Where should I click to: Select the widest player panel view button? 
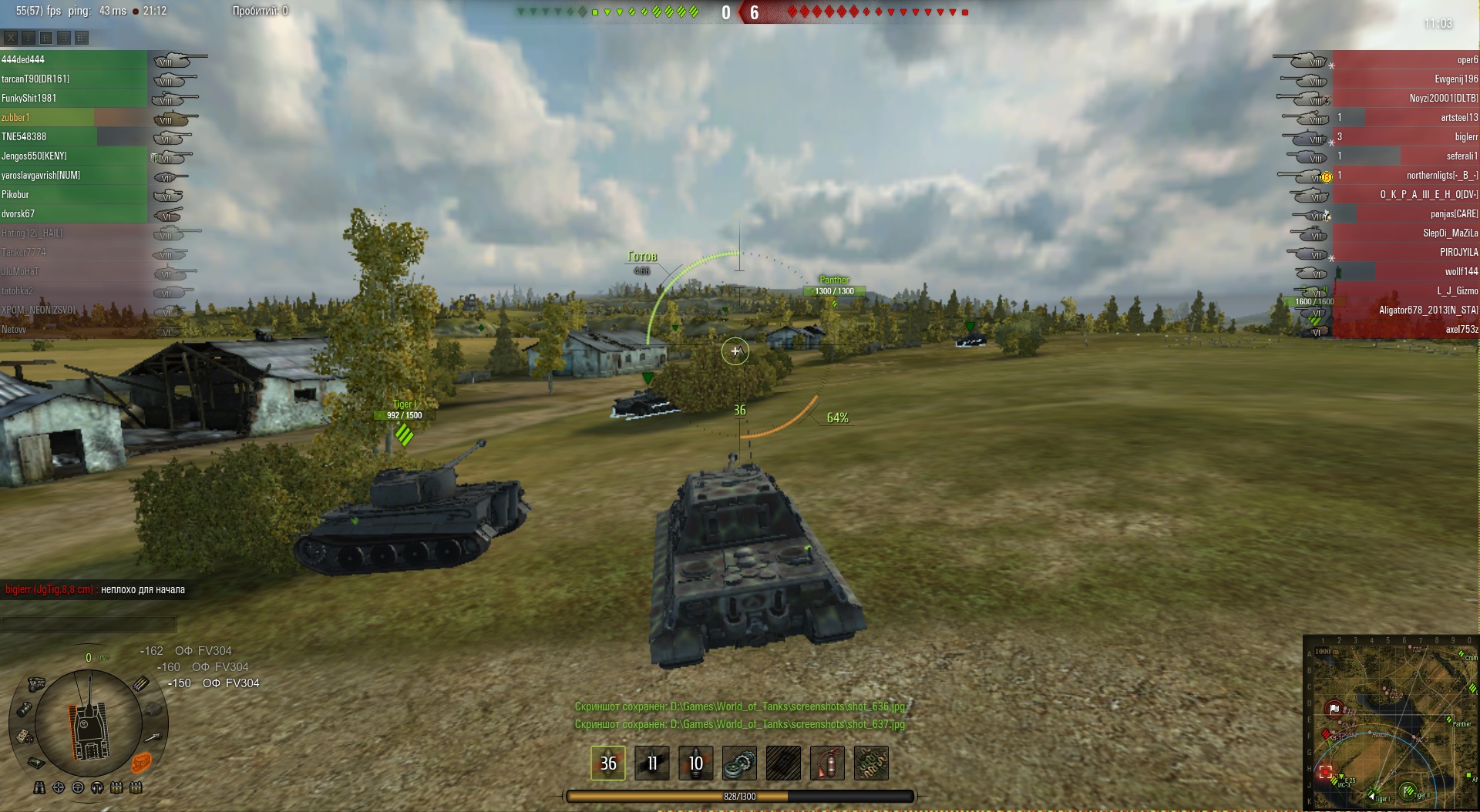click(82, 37)
